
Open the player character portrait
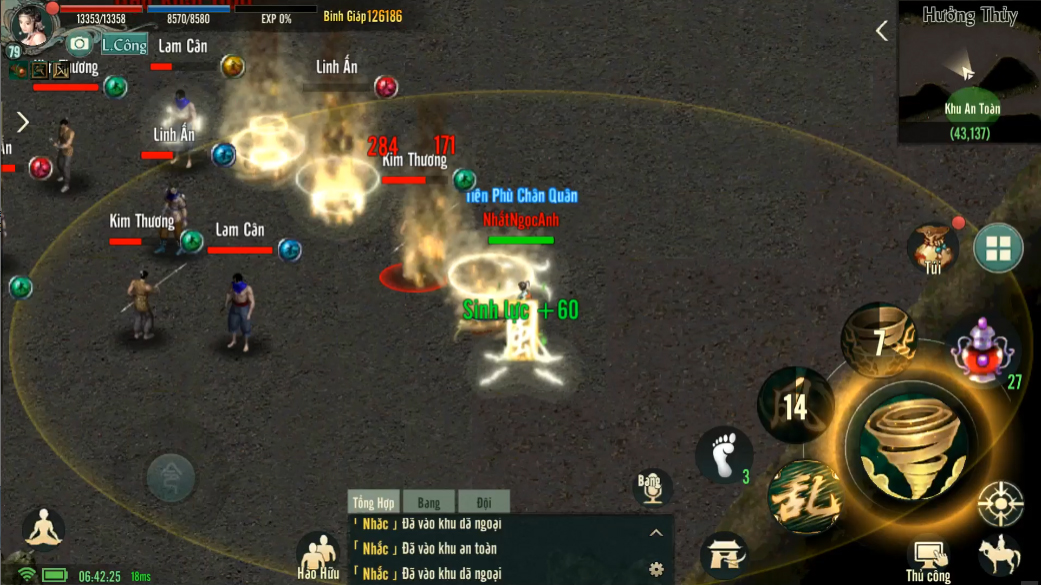click(30, 27)
